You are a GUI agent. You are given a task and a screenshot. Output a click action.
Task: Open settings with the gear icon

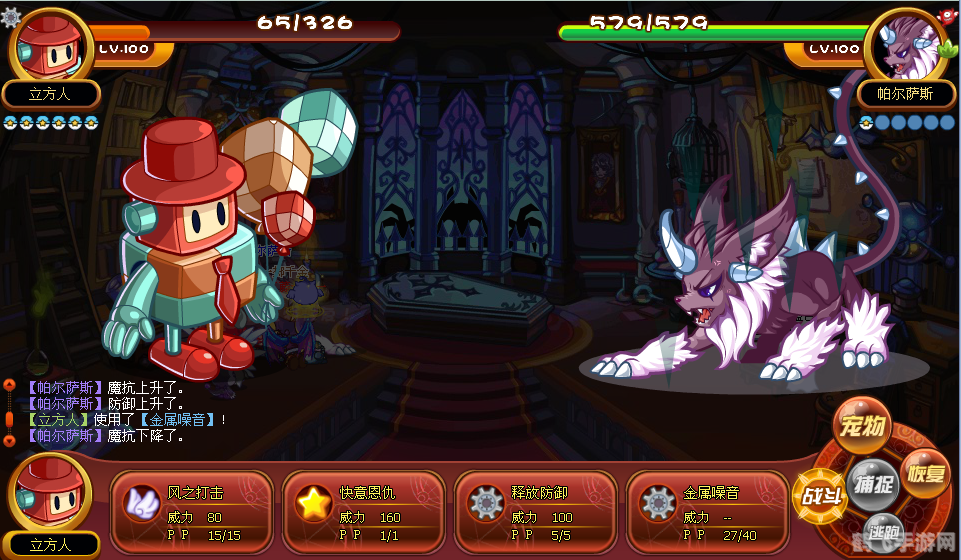(x=10, y=16)
